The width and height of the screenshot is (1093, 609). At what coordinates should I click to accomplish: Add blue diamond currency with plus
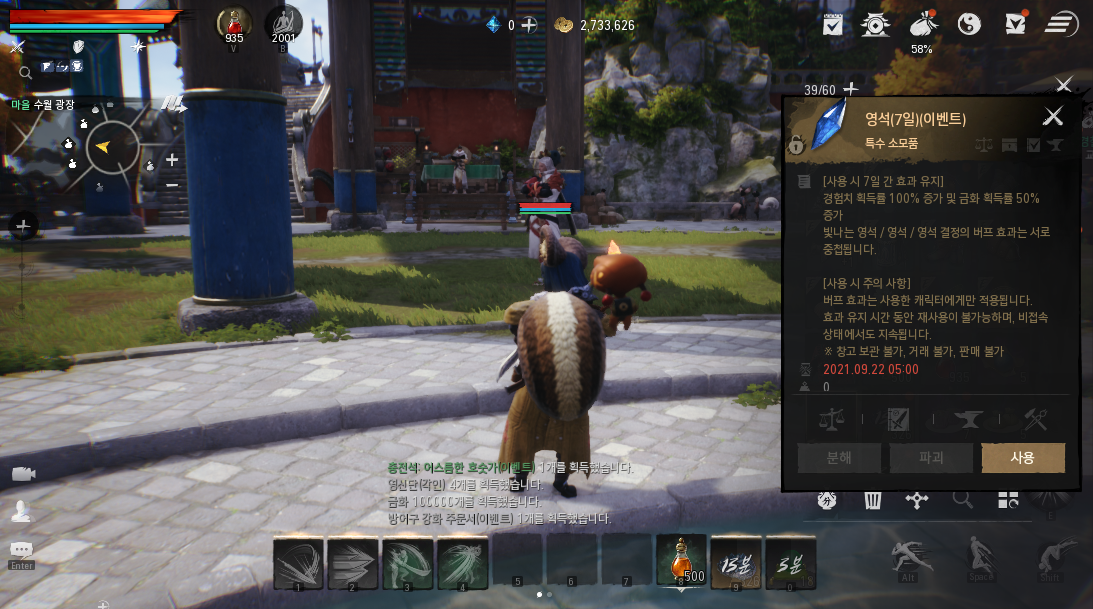tap(529, 25)
